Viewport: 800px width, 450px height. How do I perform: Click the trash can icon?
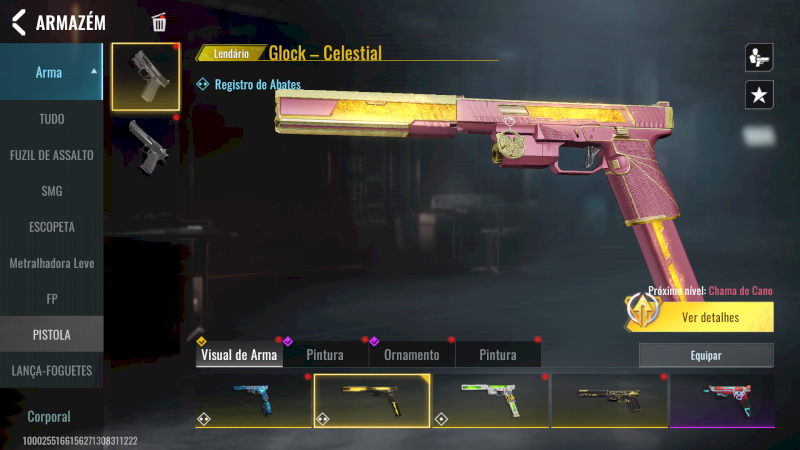tap(159, 22)
